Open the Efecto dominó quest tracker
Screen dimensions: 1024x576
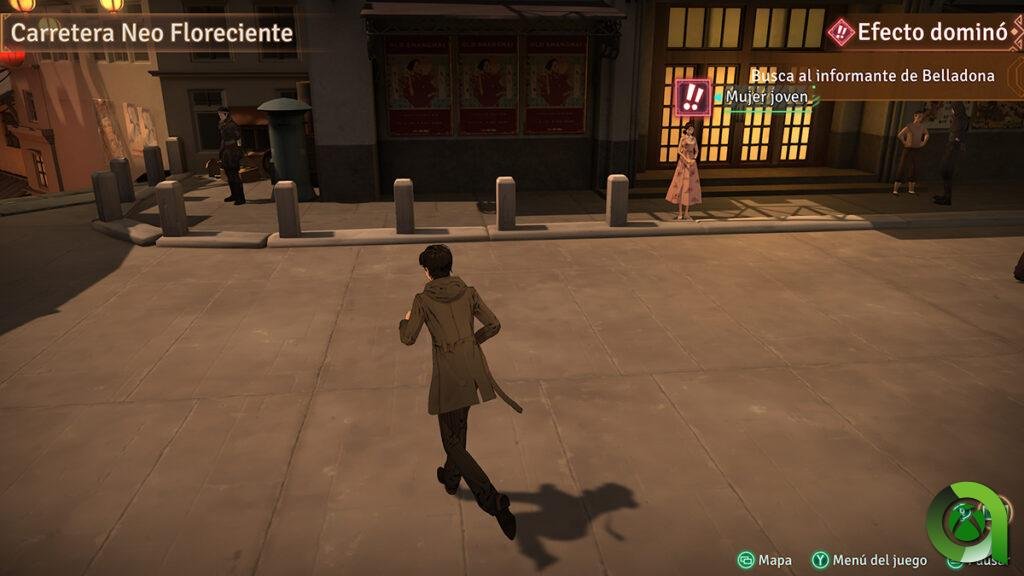[x=920, y=32]
